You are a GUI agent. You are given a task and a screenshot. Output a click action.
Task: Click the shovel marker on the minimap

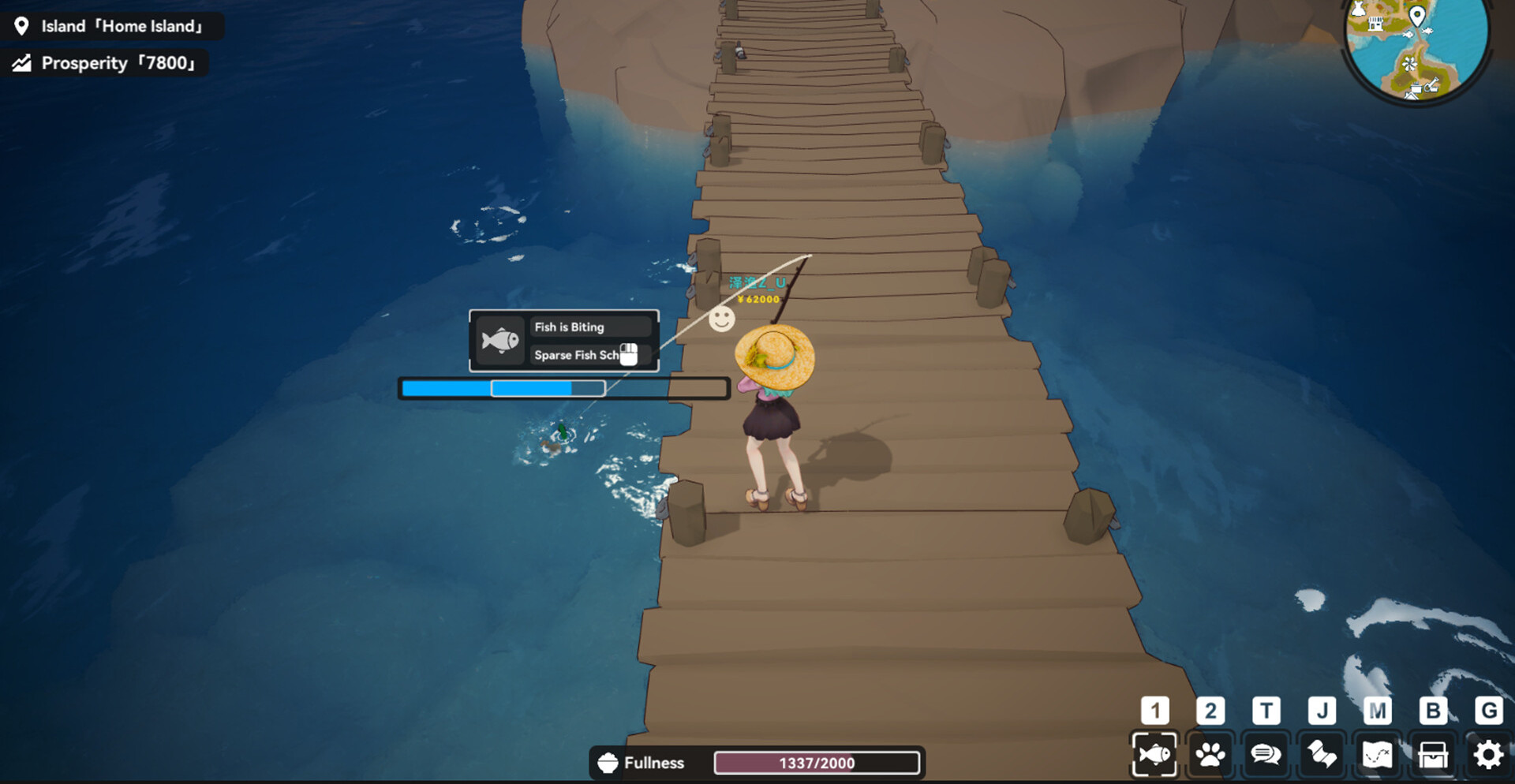(1432, 85)
